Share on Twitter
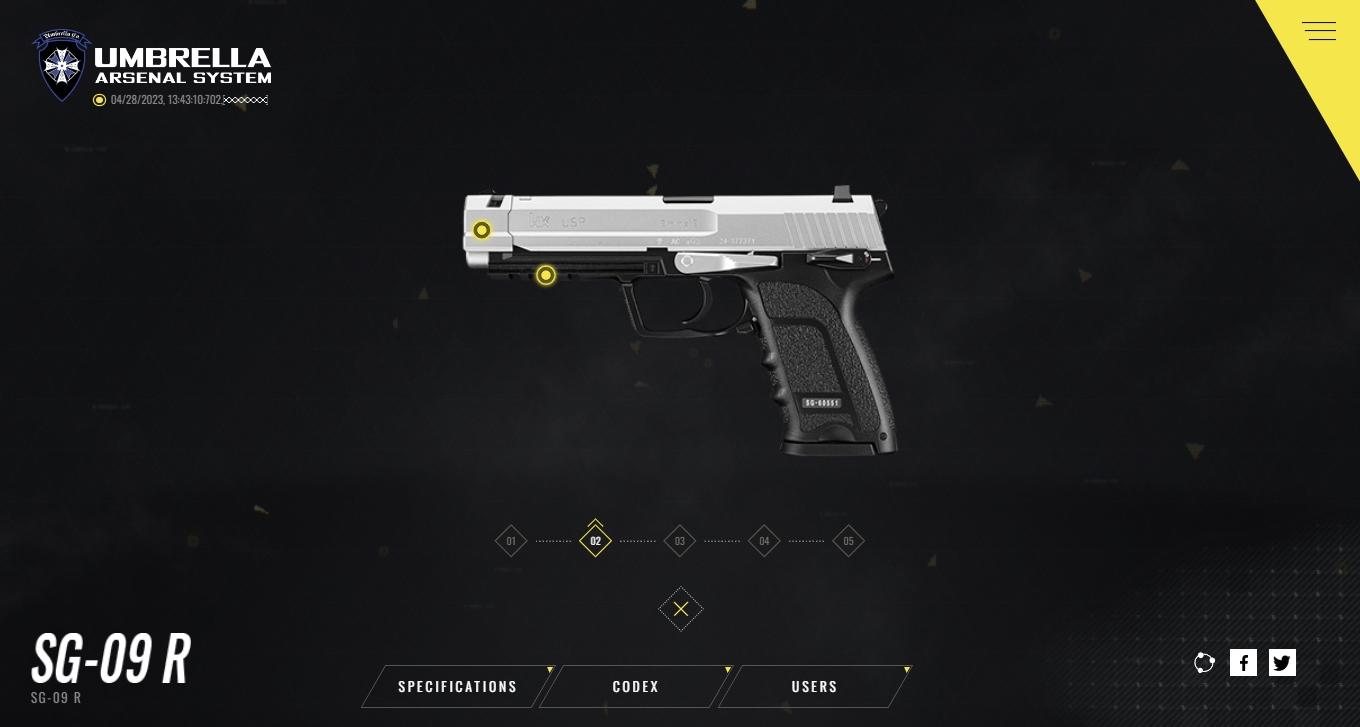 tap(1282, 662)
